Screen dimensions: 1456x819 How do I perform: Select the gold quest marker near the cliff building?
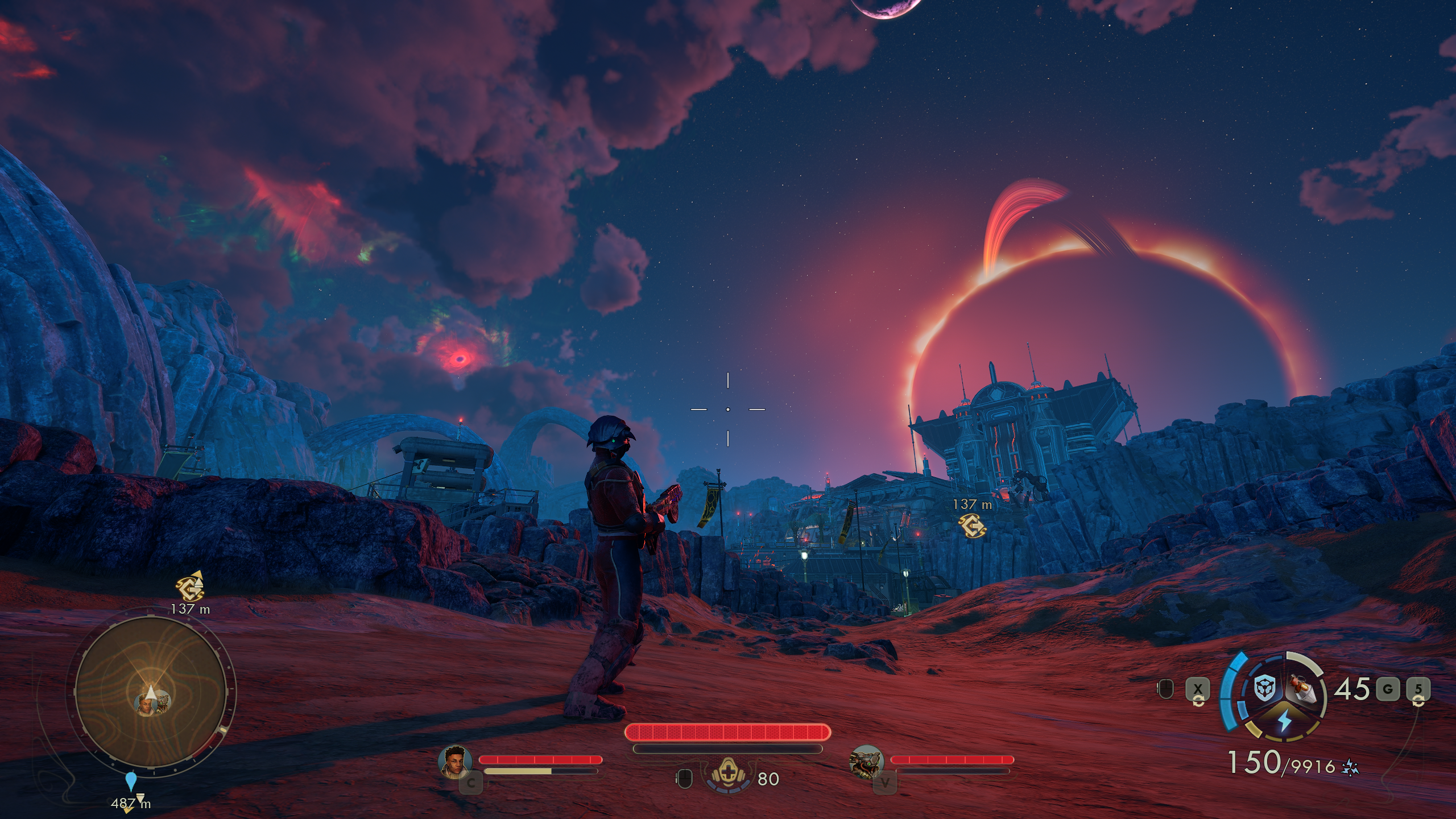[972, 525]
